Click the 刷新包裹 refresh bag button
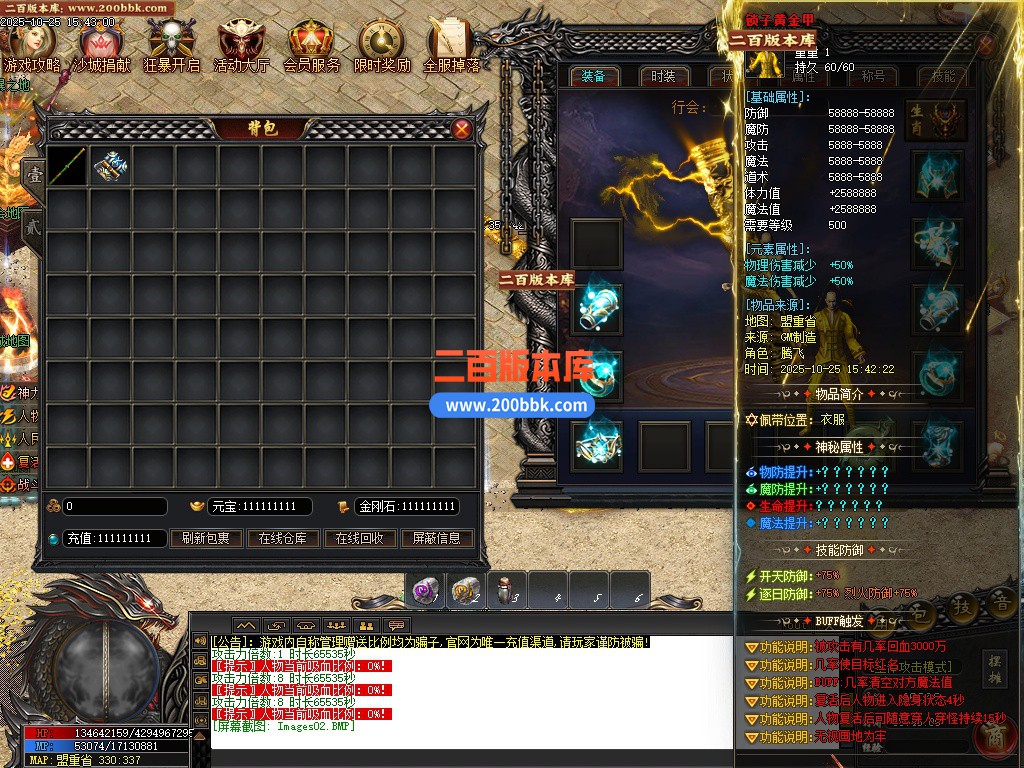 pos(205,538)
